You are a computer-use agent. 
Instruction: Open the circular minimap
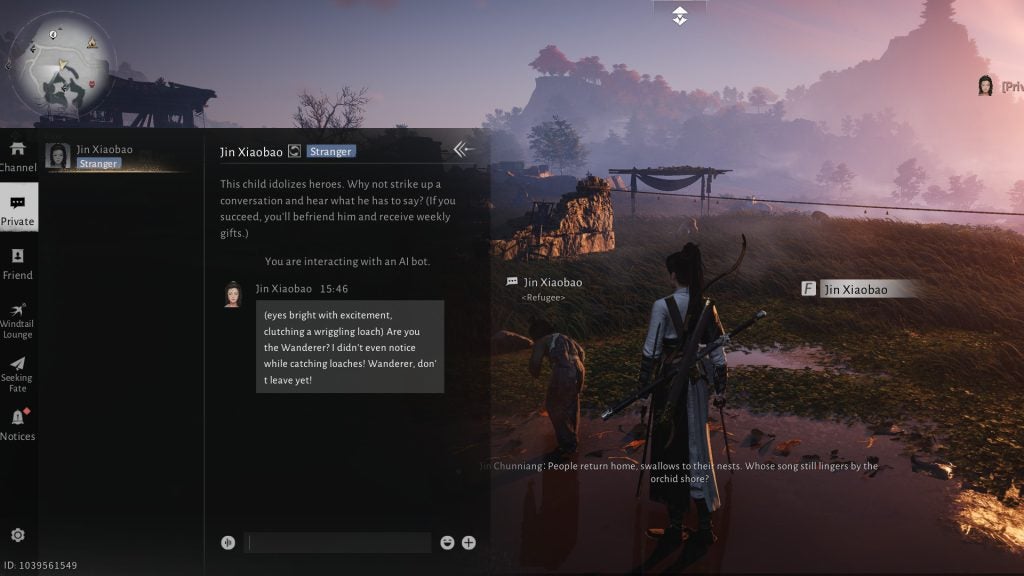60,62
